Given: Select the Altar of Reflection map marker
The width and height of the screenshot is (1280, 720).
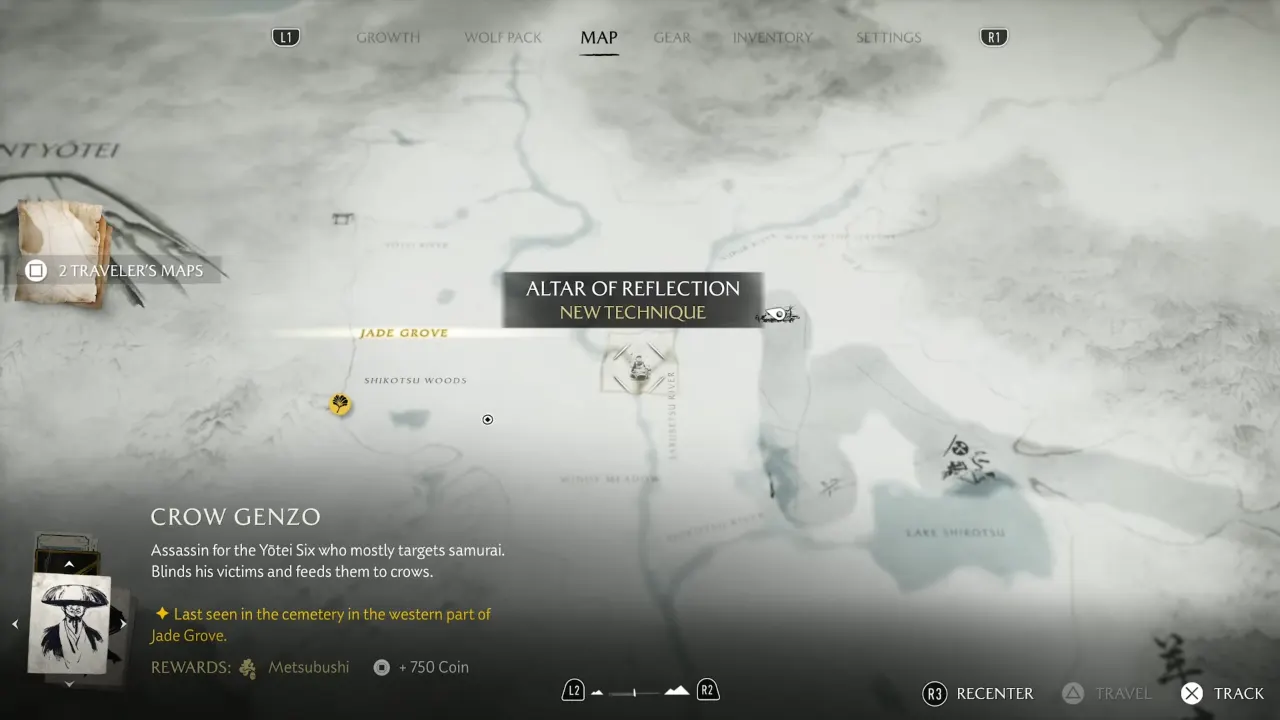Looking at the screenshot, I should (639, 368).
